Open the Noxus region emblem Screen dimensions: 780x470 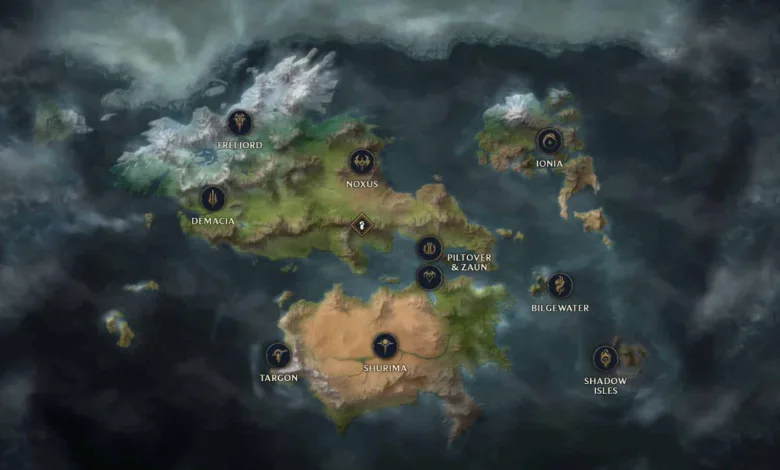(362, 161)
